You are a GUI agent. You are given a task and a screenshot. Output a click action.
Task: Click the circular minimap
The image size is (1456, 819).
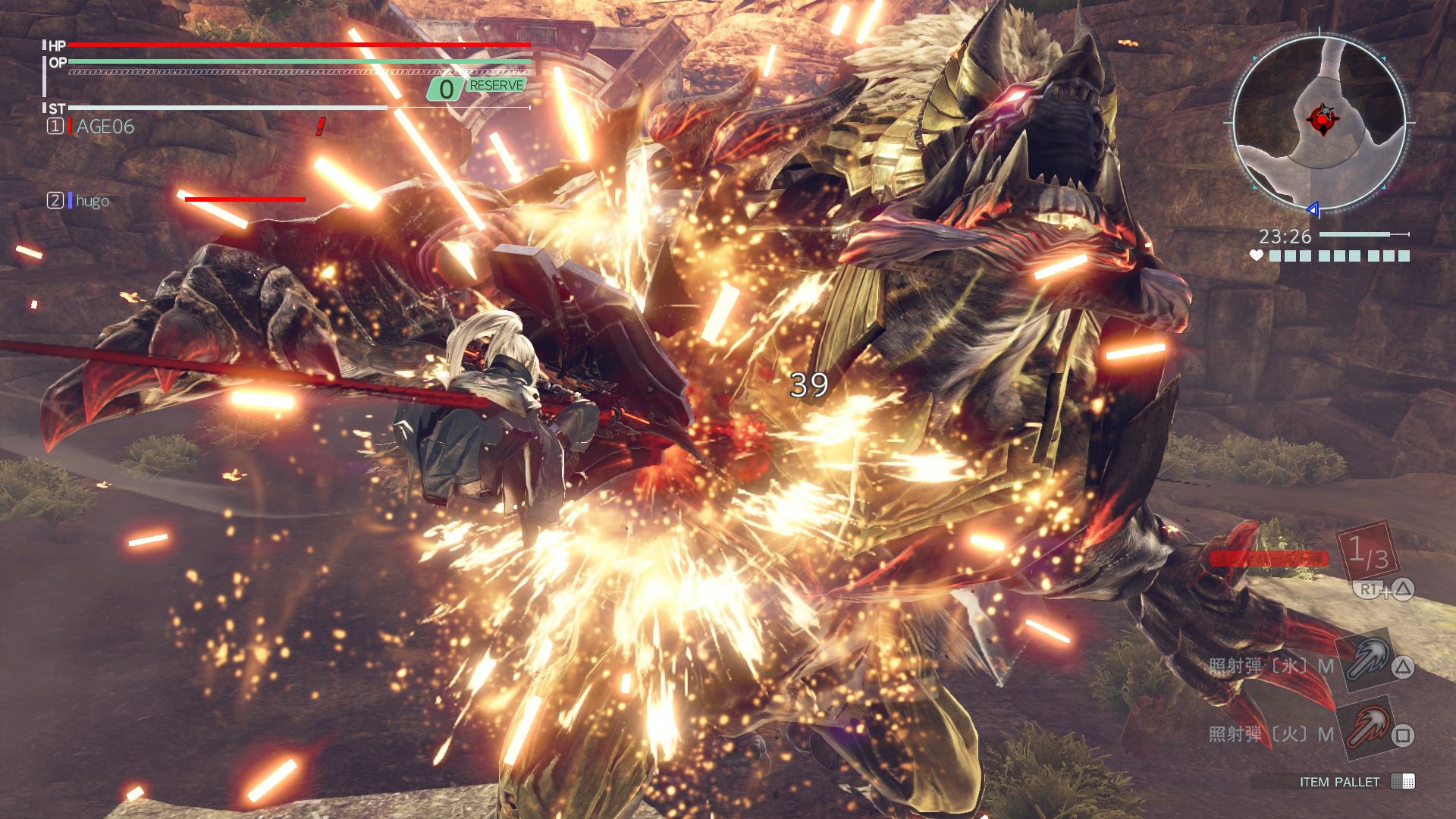(1319, 123)
